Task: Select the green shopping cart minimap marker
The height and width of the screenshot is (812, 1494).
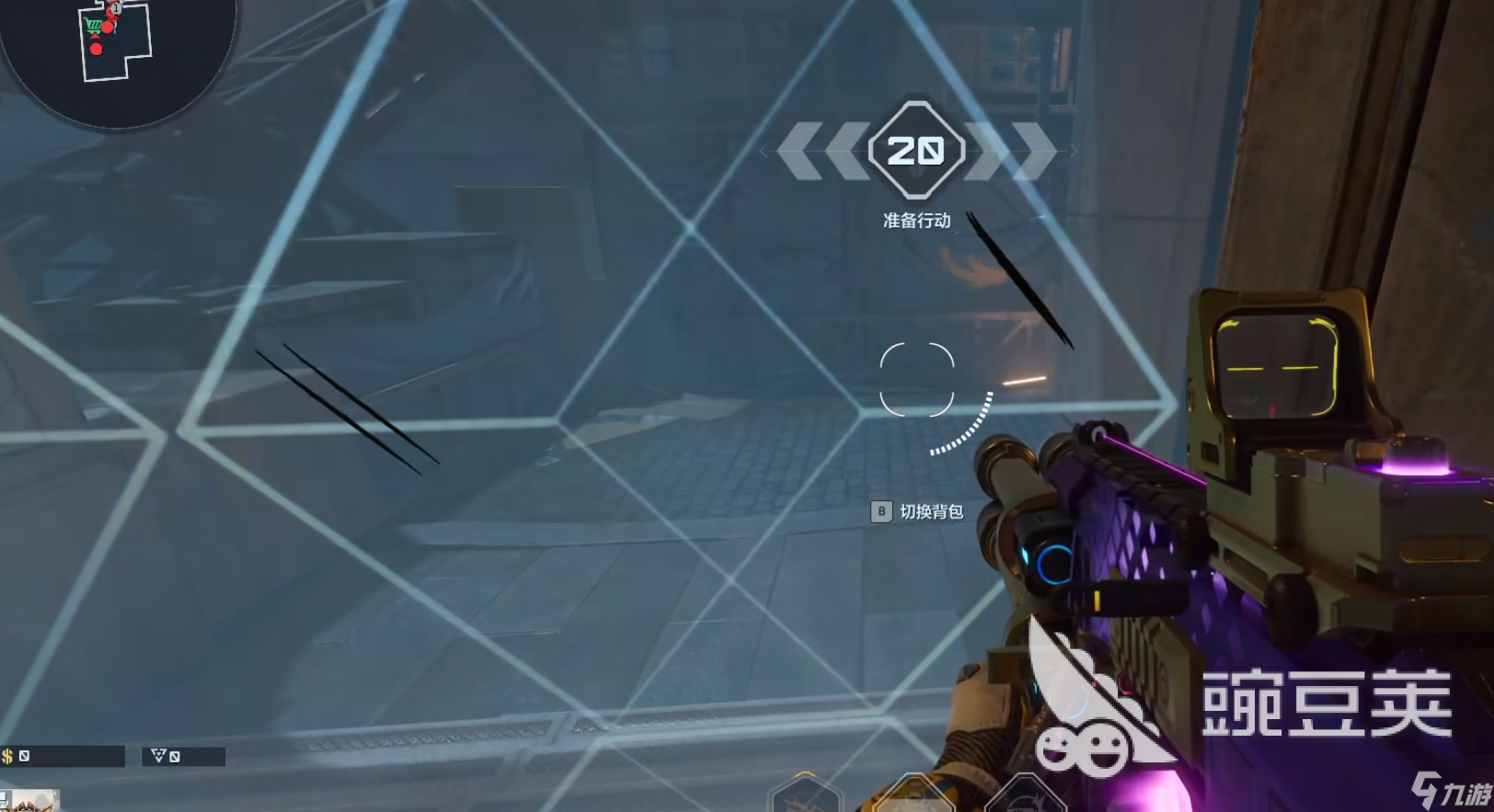Action: click(92, 25)
